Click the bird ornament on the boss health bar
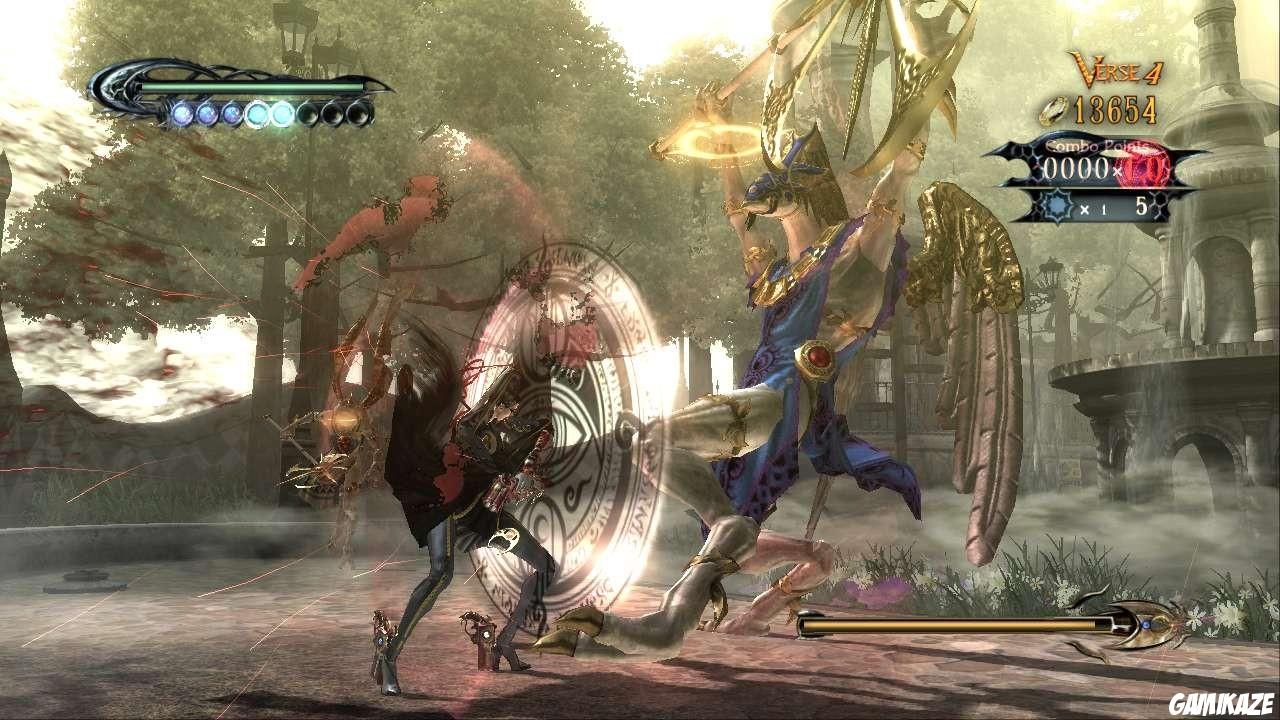1280x720 pixels. [x=1147, y=625]
